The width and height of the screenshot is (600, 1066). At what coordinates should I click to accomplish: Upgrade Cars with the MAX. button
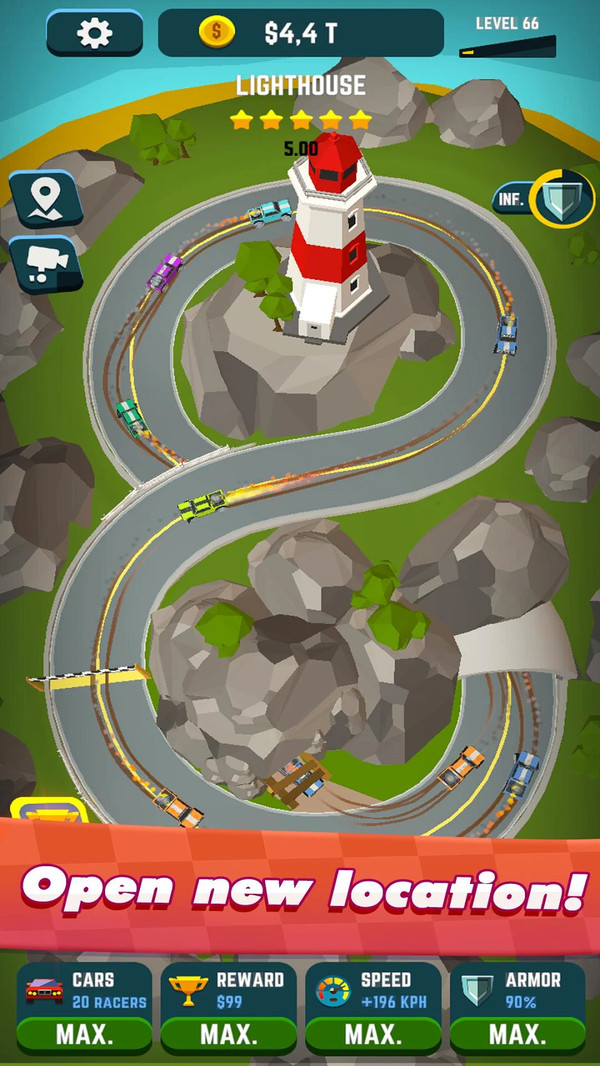pos(84,1033)
